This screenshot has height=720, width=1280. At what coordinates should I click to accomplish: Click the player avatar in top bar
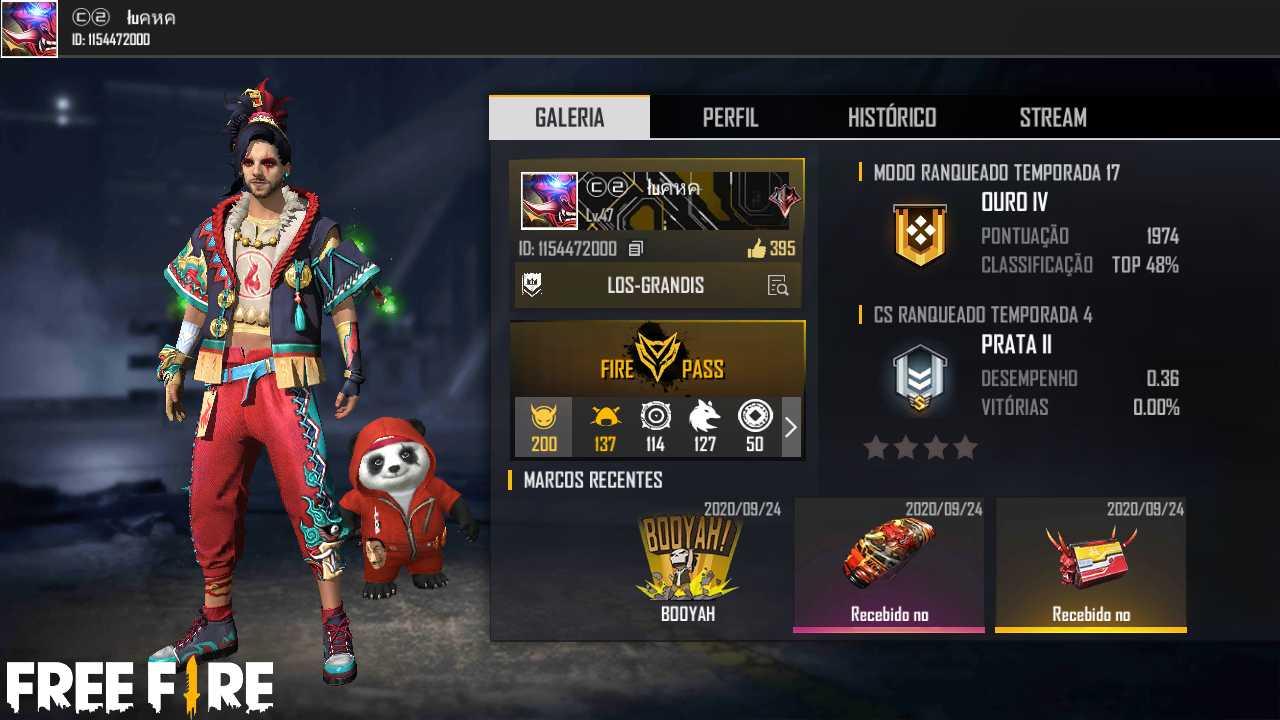coord(29,29)
